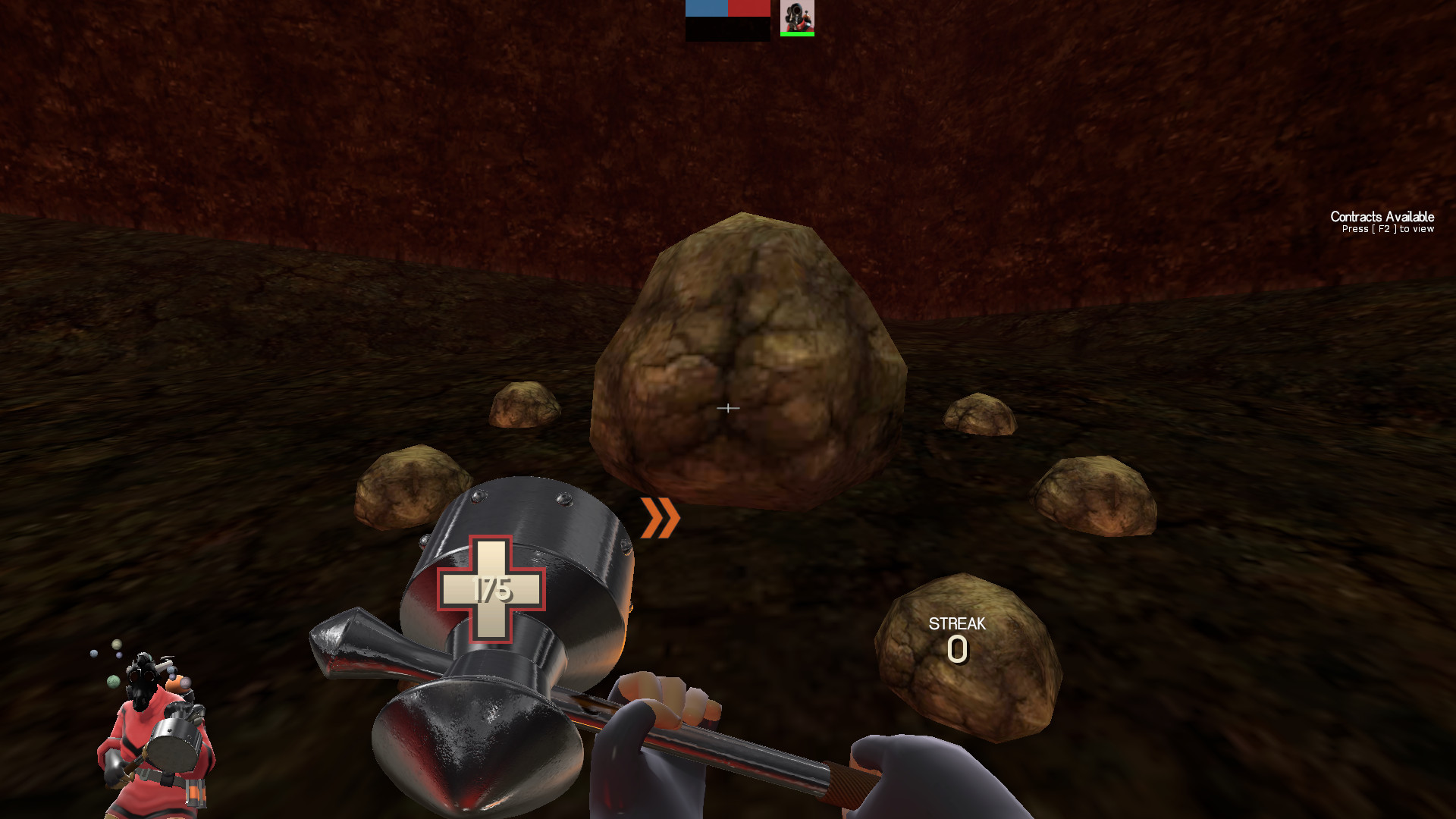Click the crosshair at screen center

coord(728,408)
